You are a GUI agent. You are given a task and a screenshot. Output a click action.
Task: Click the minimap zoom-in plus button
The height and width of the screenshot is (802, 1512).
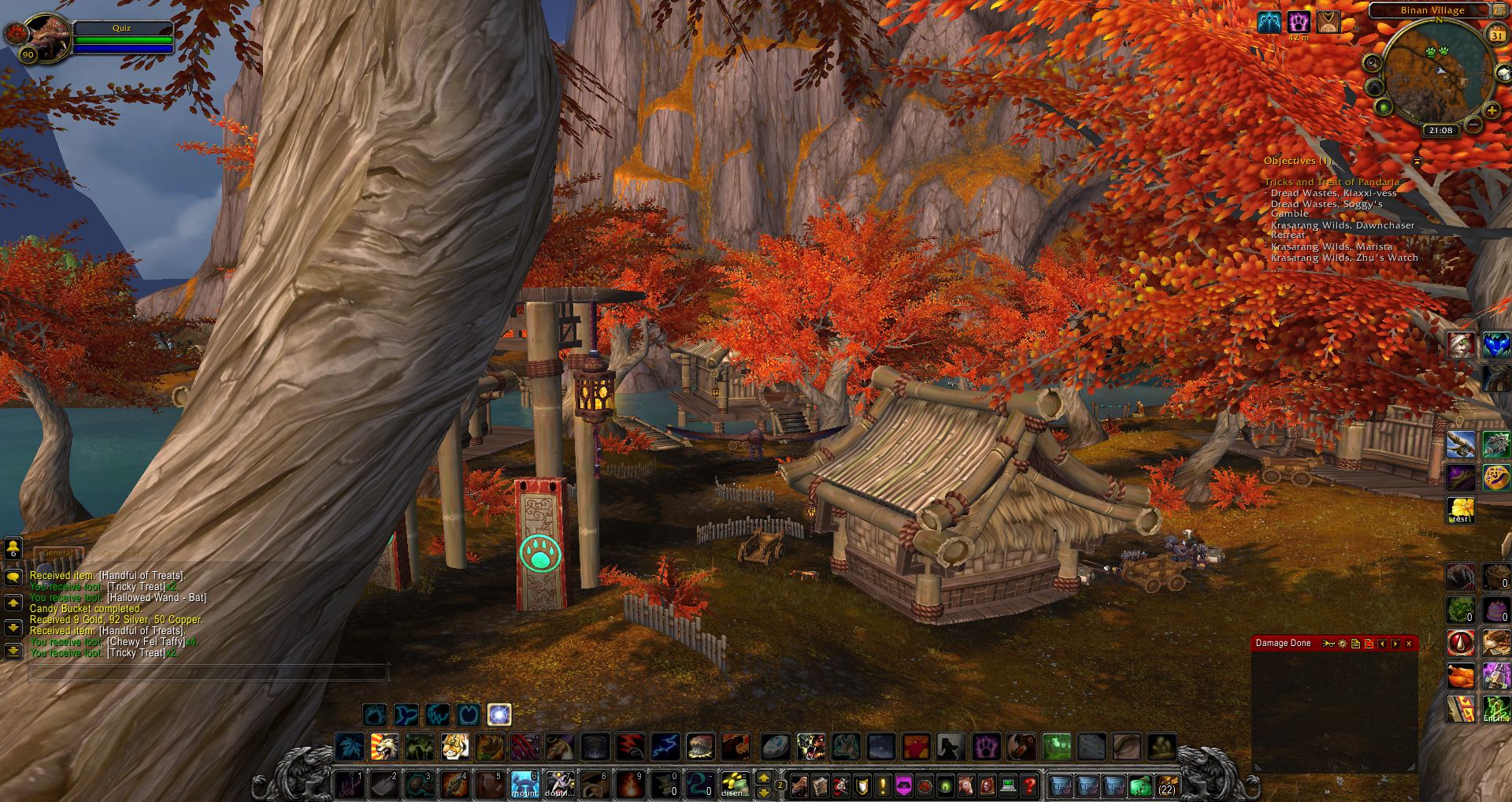coord(1491,112)
